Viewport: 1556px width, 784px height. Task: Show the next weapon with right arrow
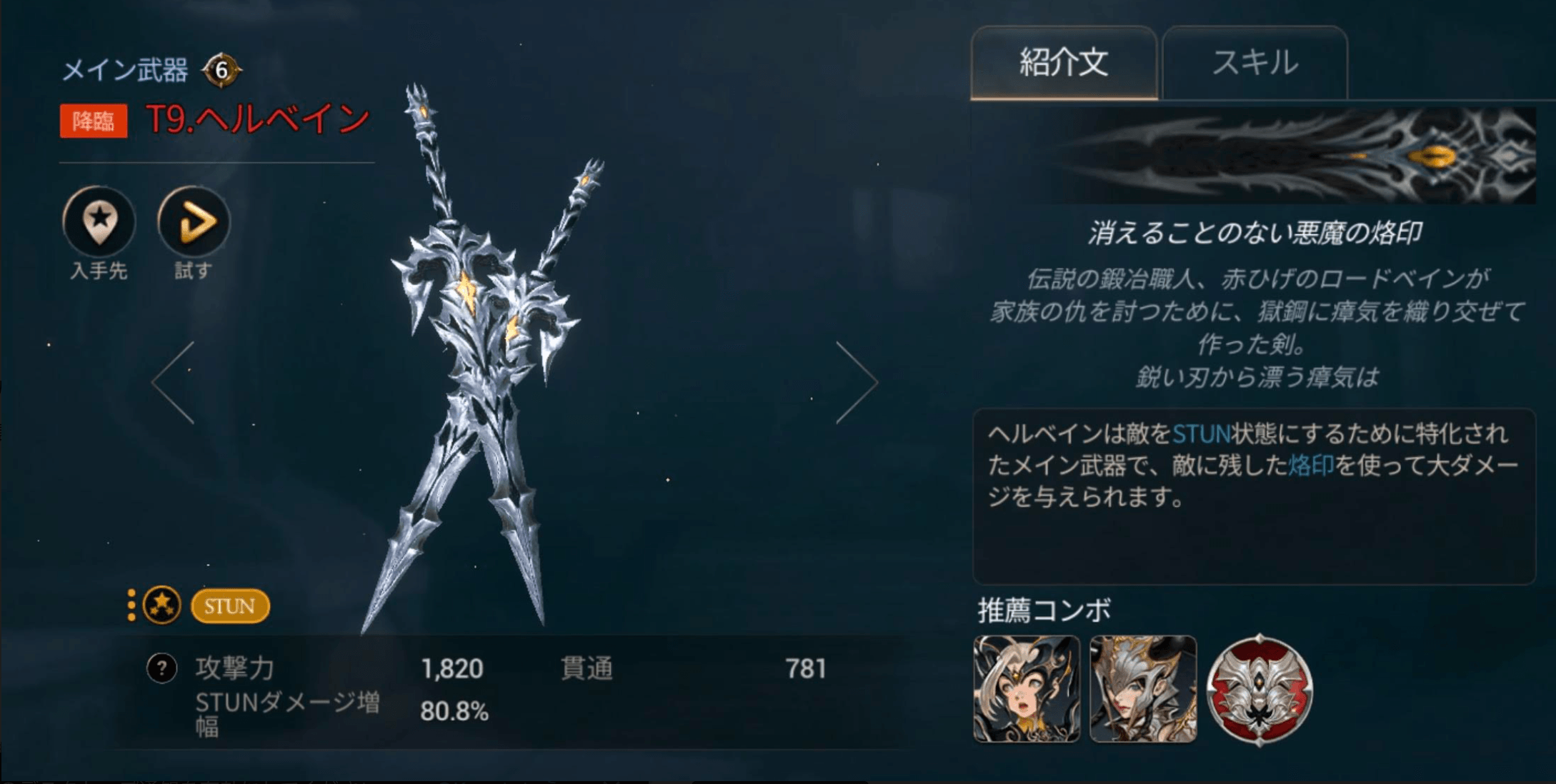click(x=856, y=383)
